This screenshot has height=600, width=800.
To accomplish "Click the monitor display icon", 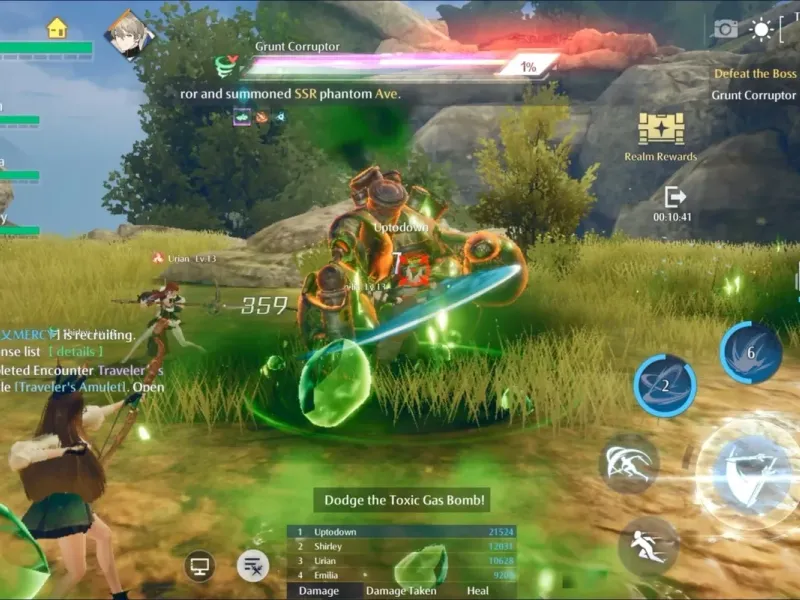I will pos(200,567).
